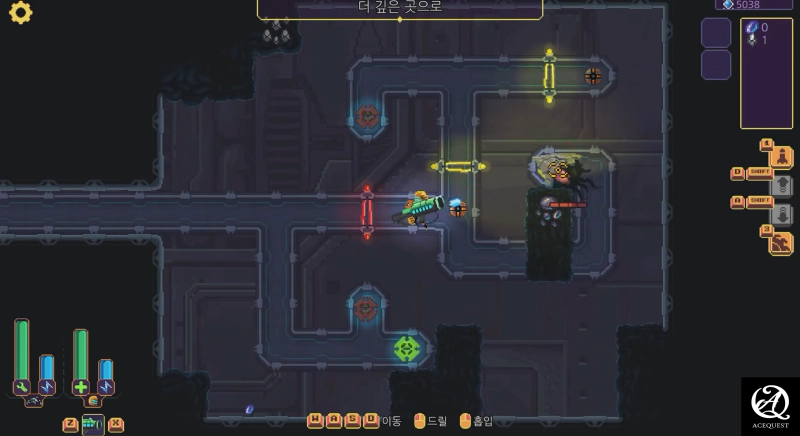Screen dimensions: 800x436
Task: Click the ACEQUEST channel logo
Action: coord(770,405)
